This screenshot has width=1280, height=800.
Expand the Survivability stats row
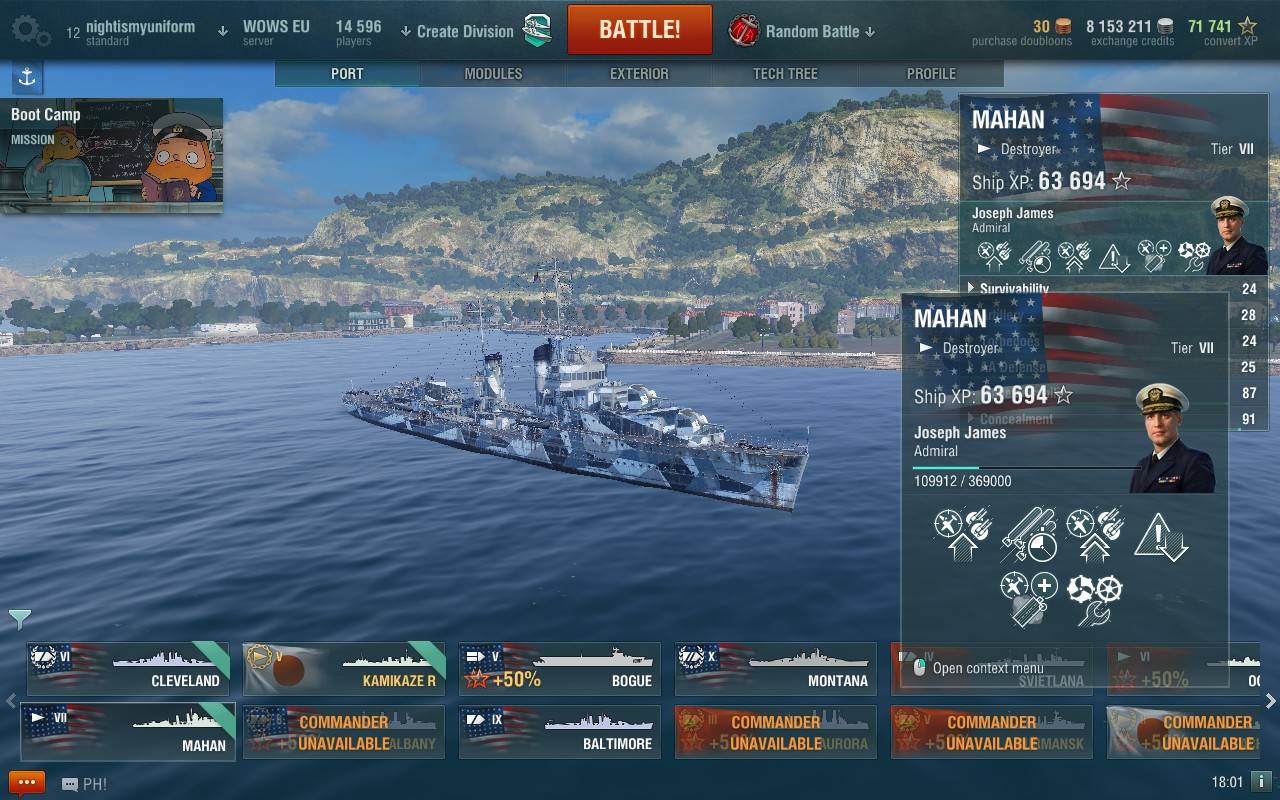[1013, 289]
